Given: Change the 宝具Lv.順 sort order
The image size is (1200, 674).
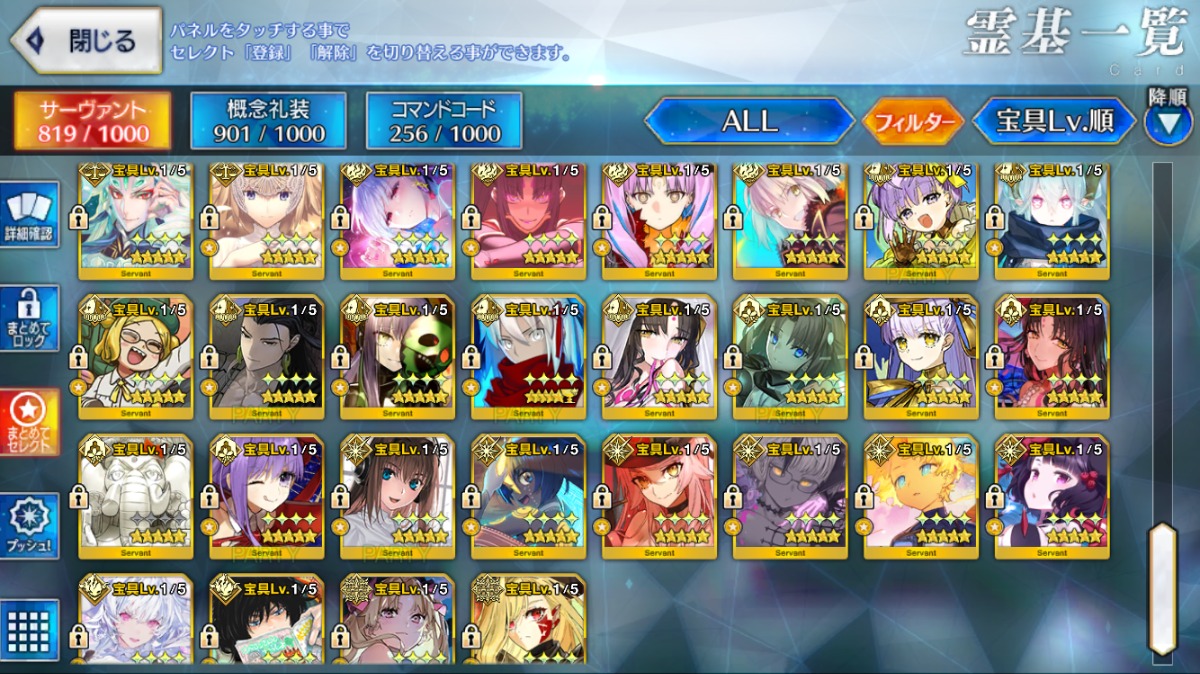Looking at the screenshot, I should (1054, 122).
